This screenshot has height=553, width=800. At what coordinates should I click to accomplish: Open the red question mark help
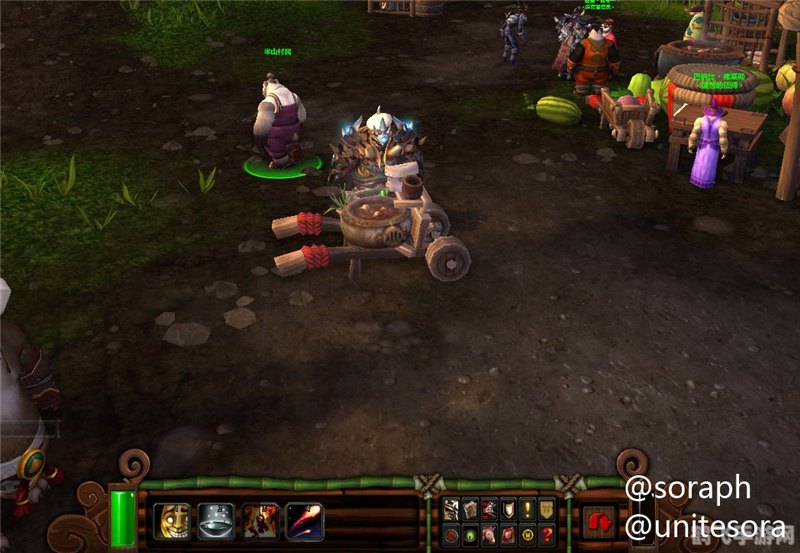(x=547, y=533)
